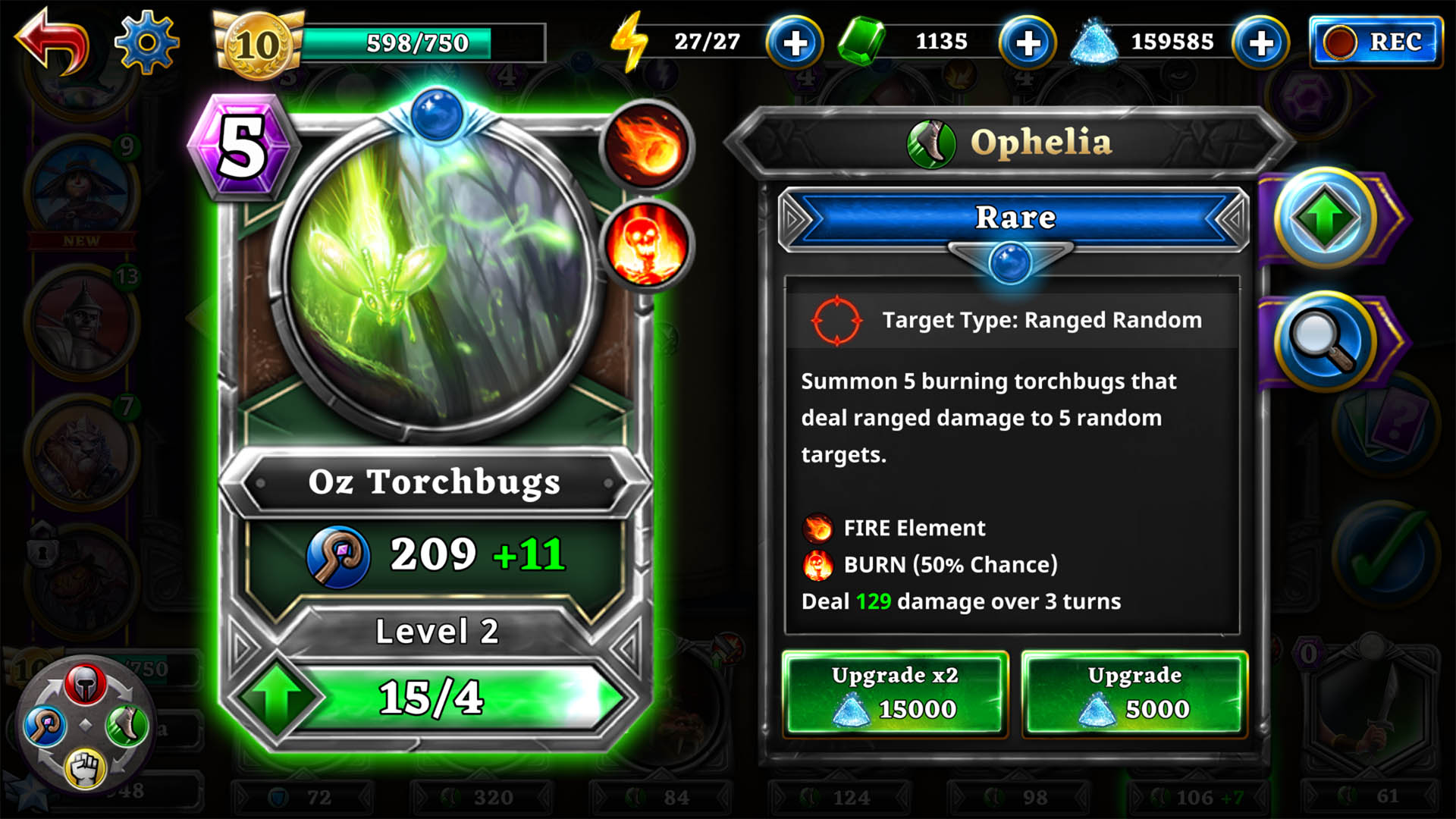Choose the yellow fist class icon
1456x819 pixels.
tap(85, 767)
